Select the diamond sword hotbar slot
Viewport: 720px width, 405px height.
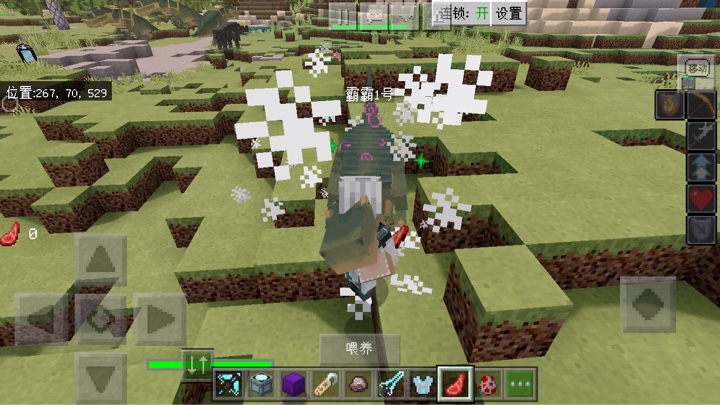(391, 383)
